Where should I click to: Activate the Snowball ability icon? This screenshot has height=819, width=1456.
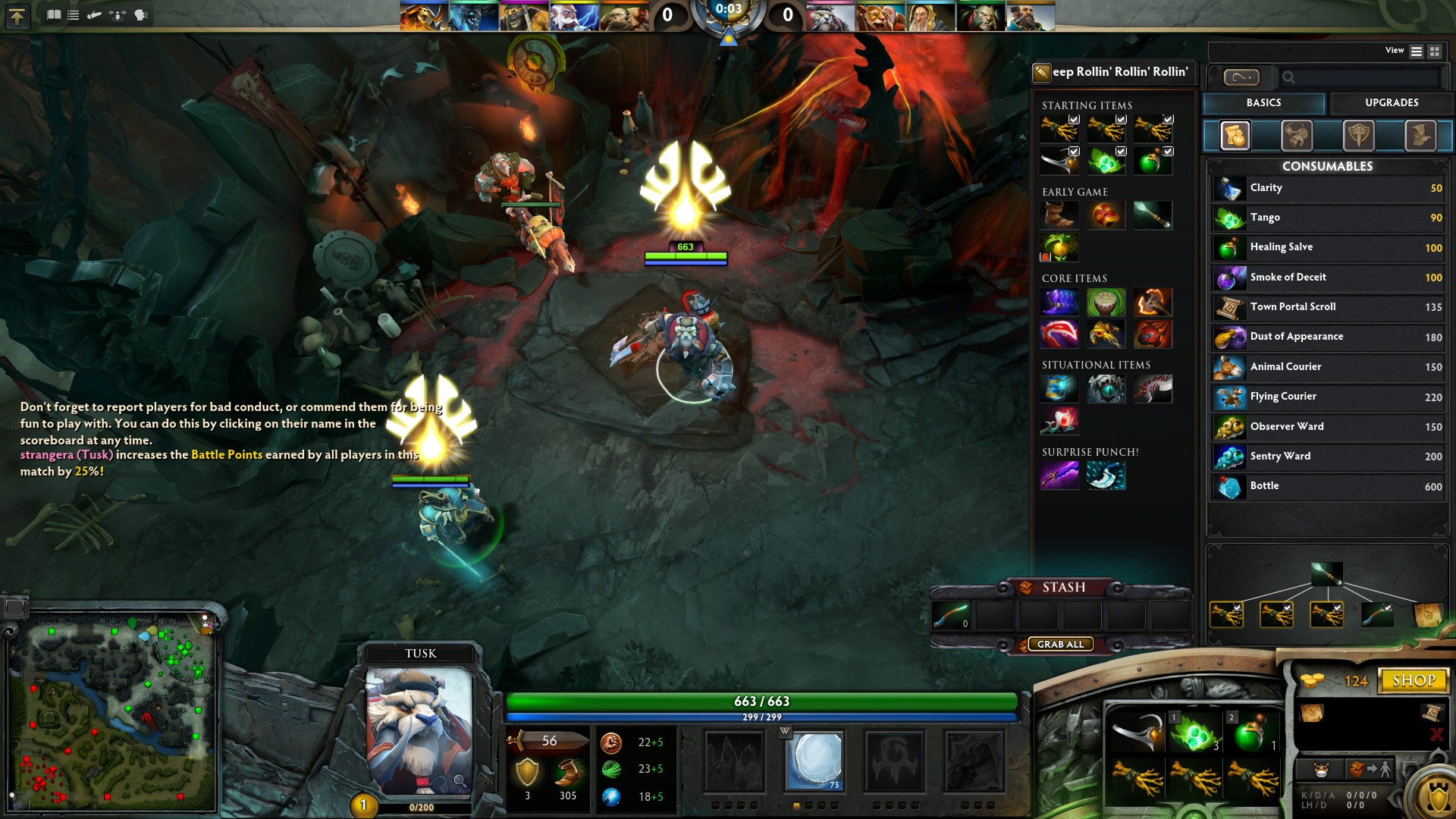[x=815, y=761]
